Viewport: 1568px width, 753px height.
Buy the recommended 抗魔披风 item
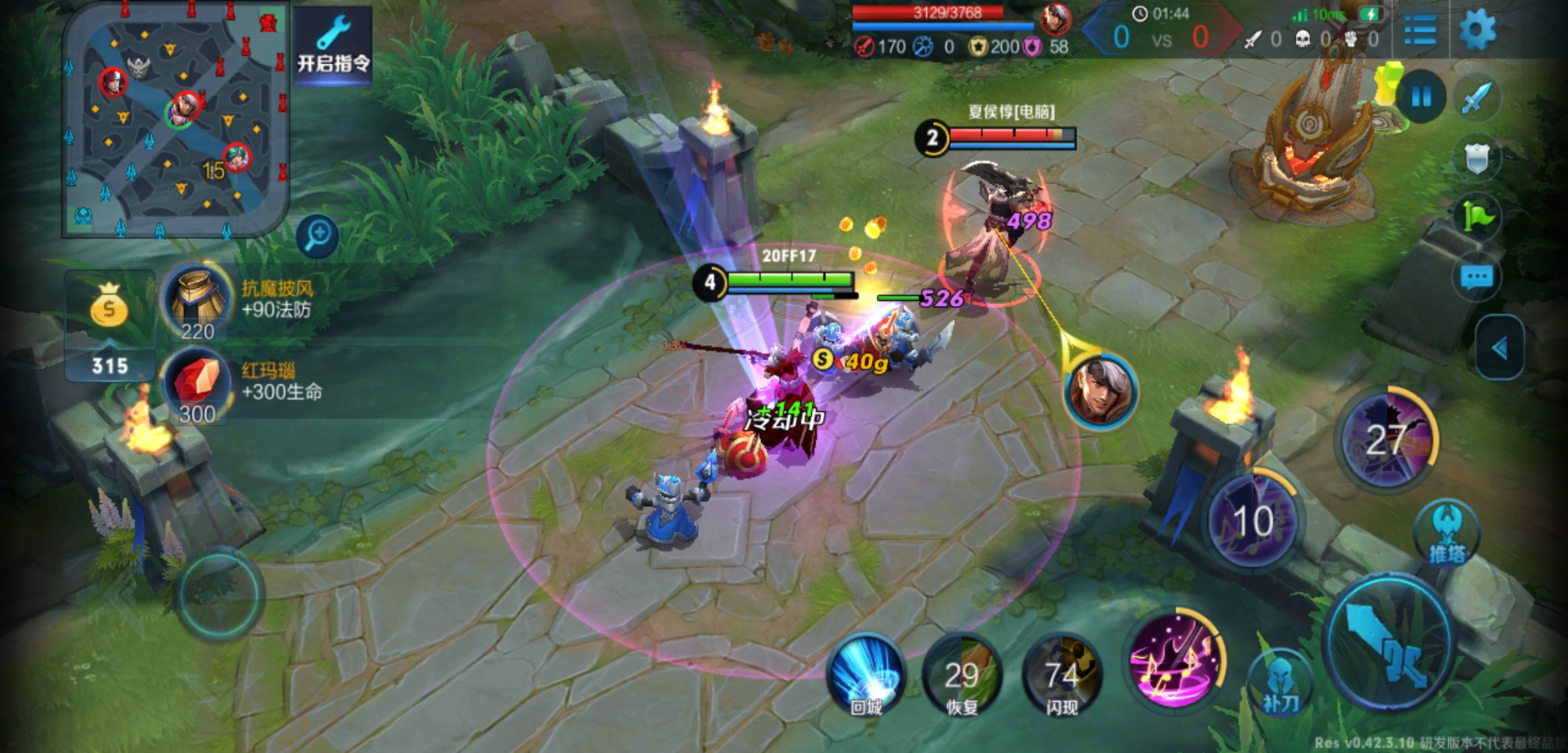pyautogui.click(x=197, y=301)
